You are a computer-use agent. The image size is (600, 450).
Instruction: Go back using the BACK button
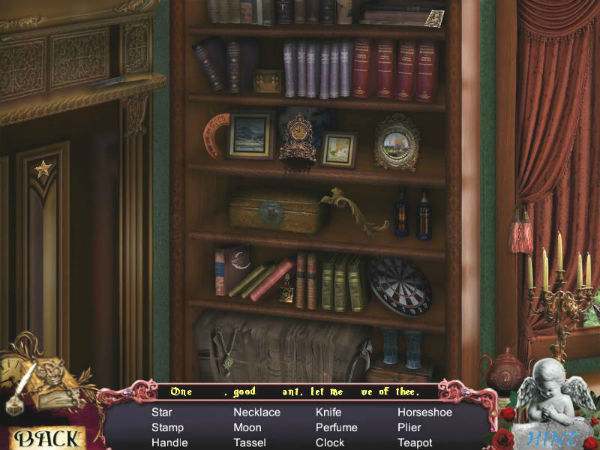pyautogui.click(x=47, y=437)
